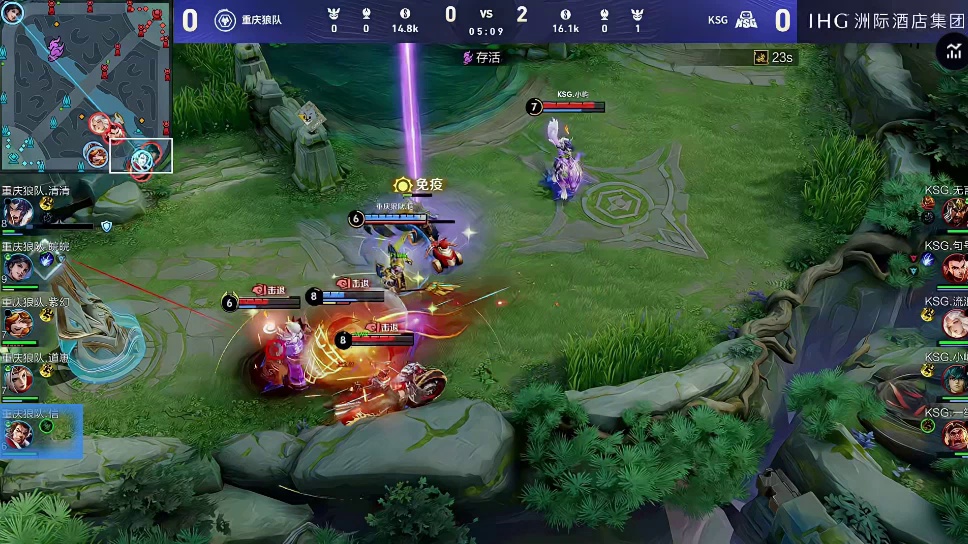The width and height of the screenshot is (968, 544).
Task: Choose 重庆狼队.紫幻 hero portrait
Action: (17, 322)
